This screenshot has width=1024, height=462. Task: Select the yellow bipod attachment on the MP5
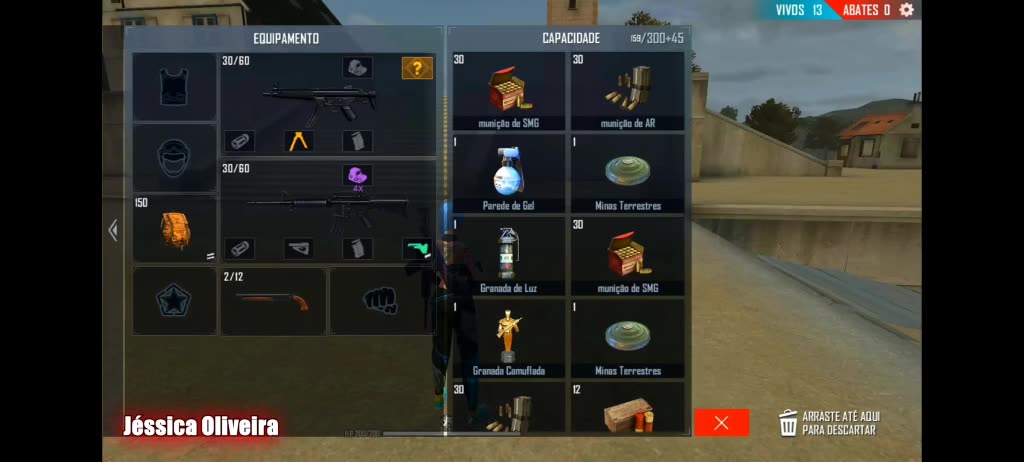pyautogui.click(x=298, y=141)
